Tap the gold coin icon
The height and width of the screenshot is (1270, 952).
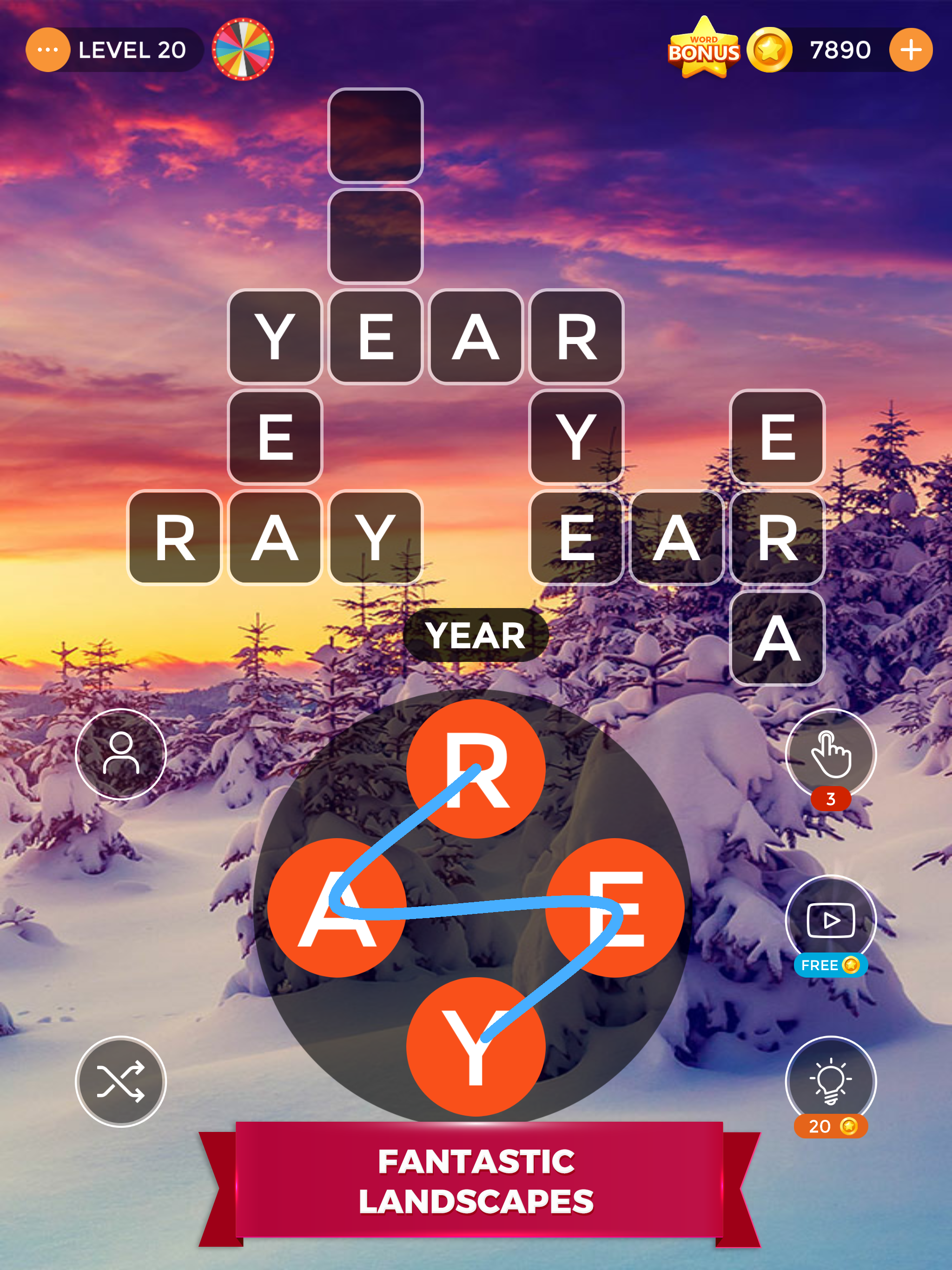pyautogui.click(x=769, y=49)
